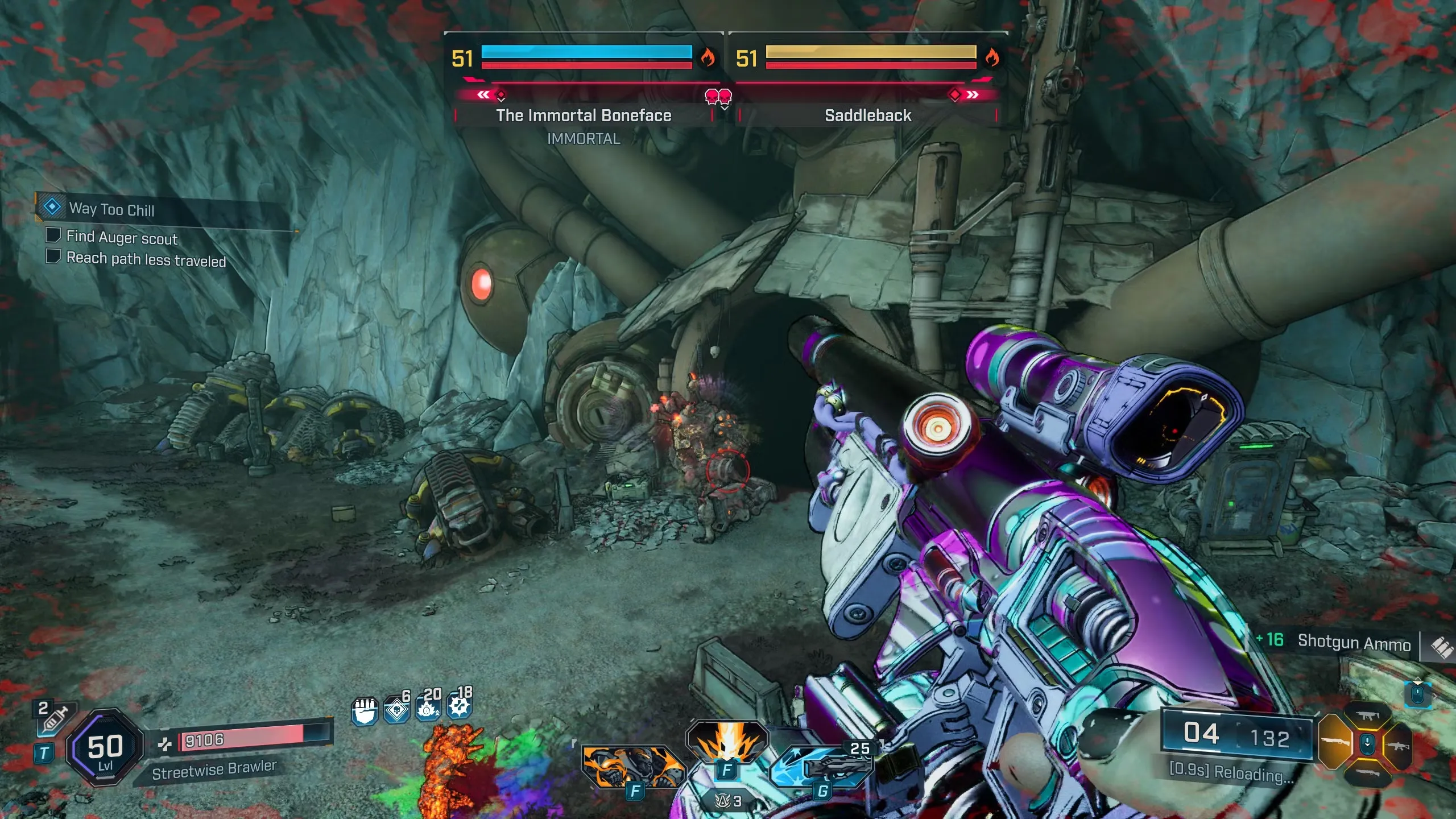This screenshot has width=1456, height=819.
Task: Inspect the flame buff with 20 stacks
Action: point(428,709)
